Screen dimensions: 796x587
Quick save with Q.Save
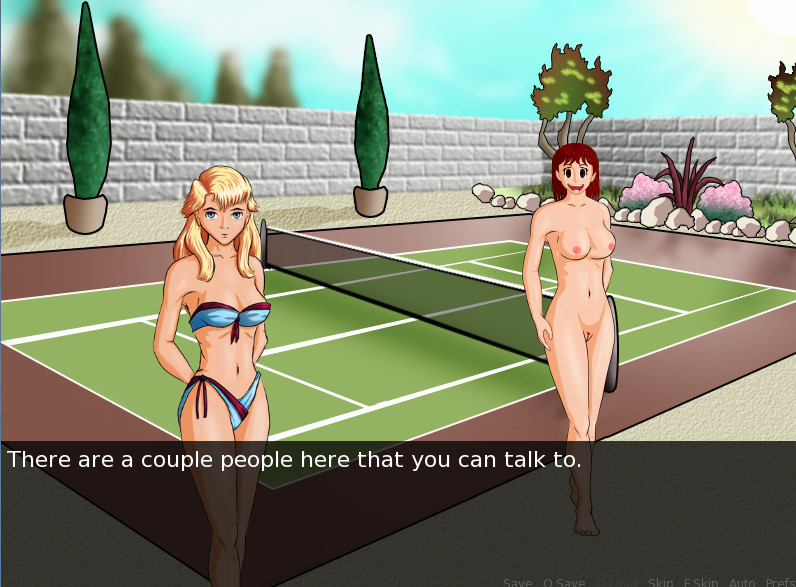564,582
